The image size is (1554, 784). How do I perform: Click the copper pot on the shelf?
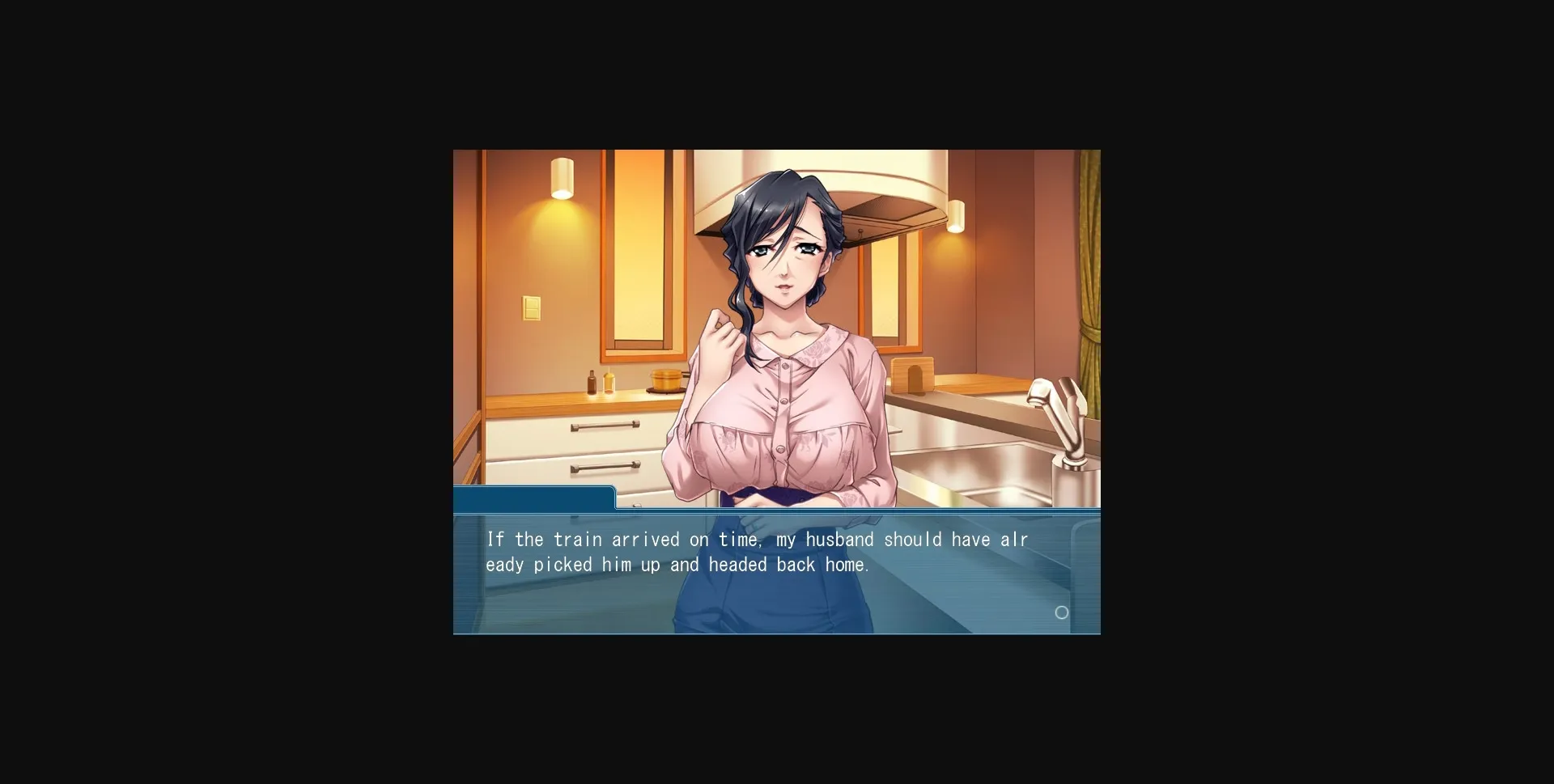pyautogui.click(x=665, y=380)
